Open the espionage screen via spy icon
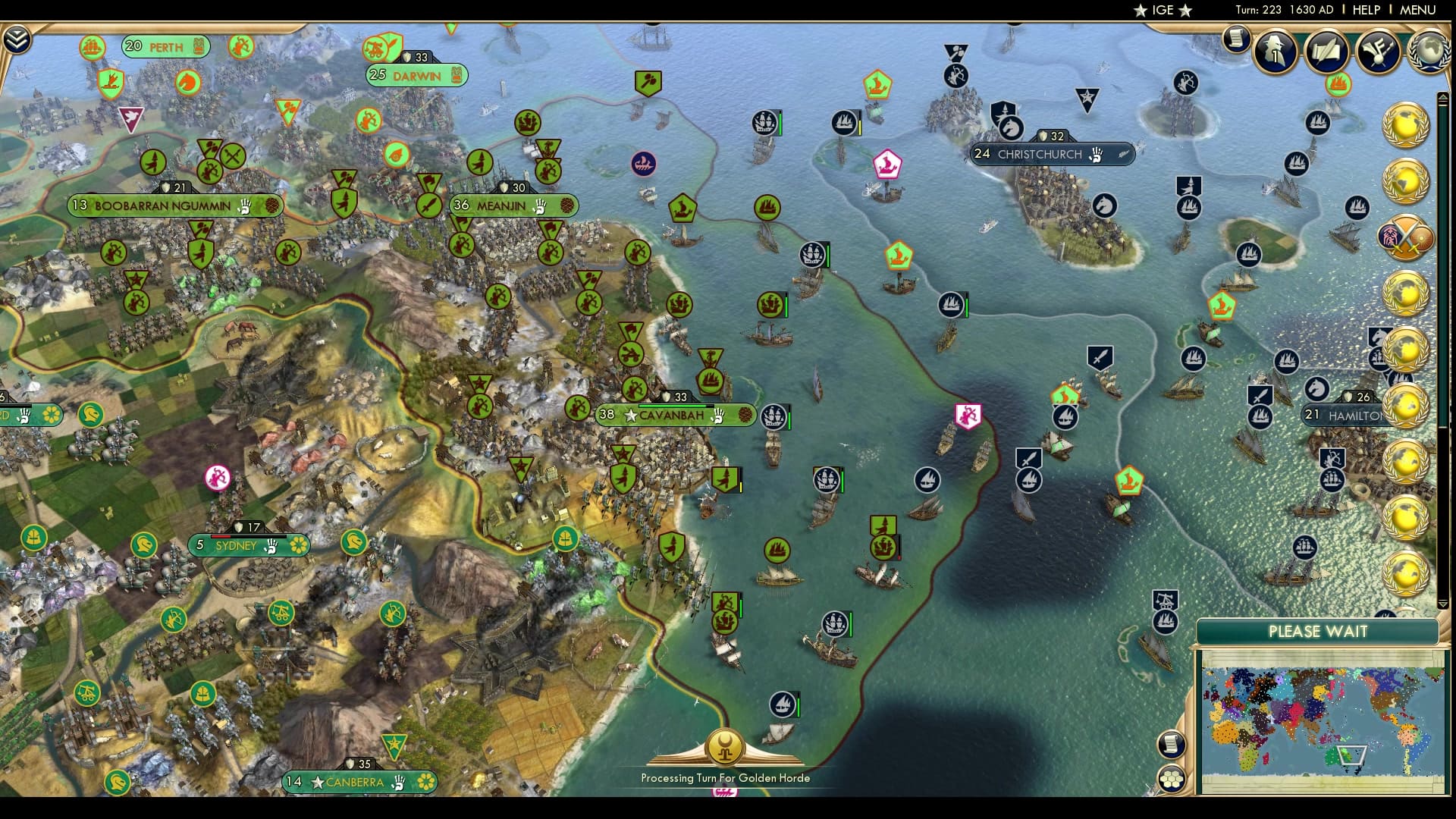This screenshot has width=1456, height=819. 1272,53
